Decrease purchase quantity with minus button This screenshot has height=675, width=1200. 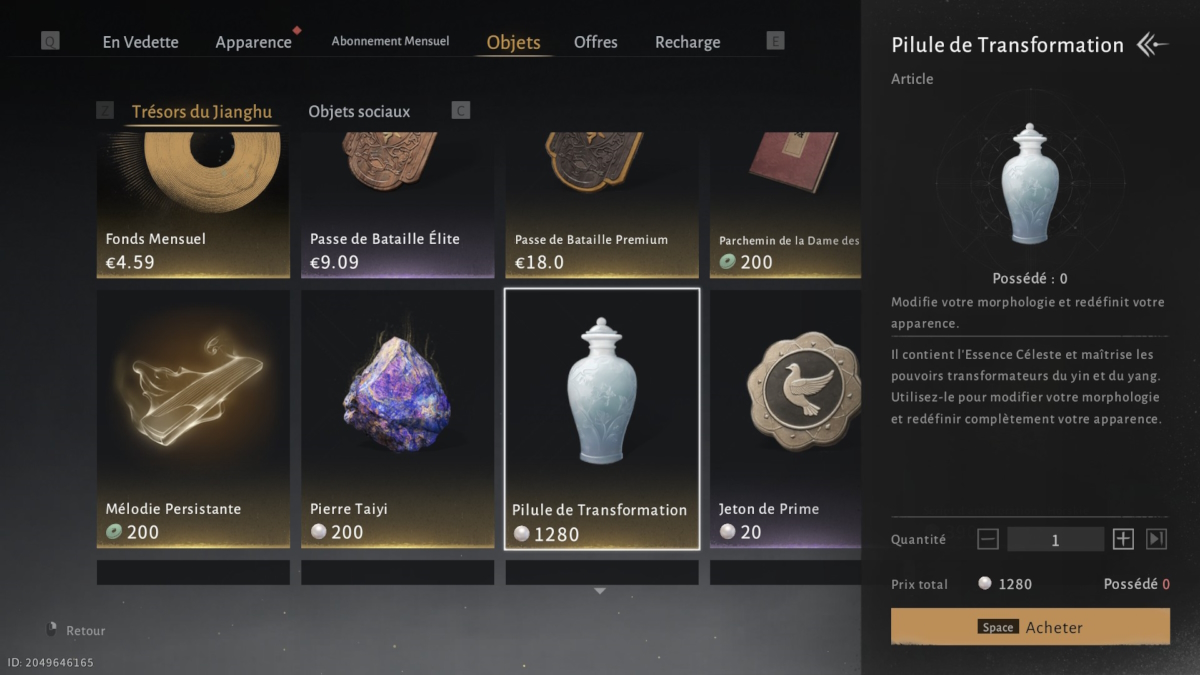988,539
